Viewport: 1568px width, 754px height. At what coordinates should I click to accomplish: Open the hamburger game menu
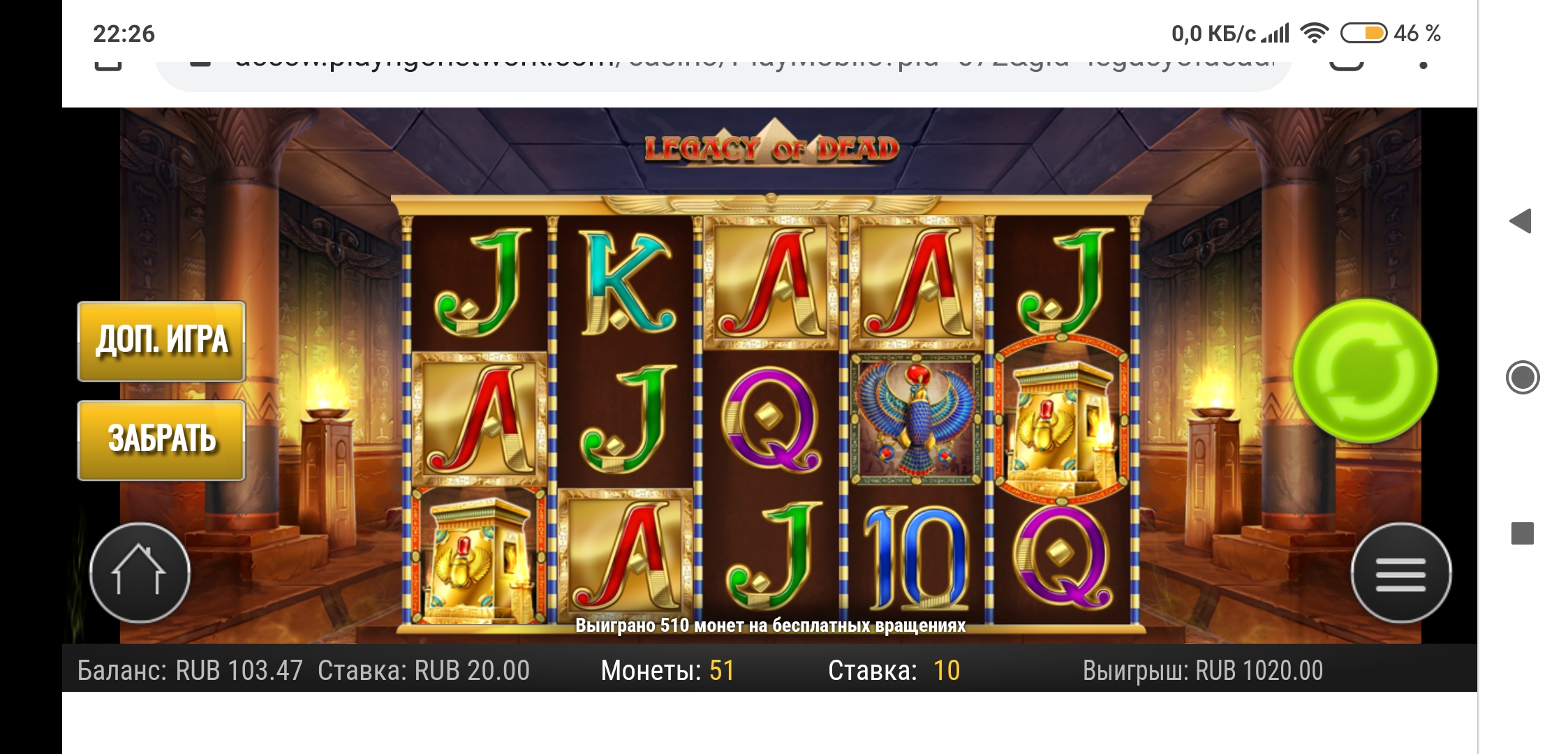point(1400,573)
